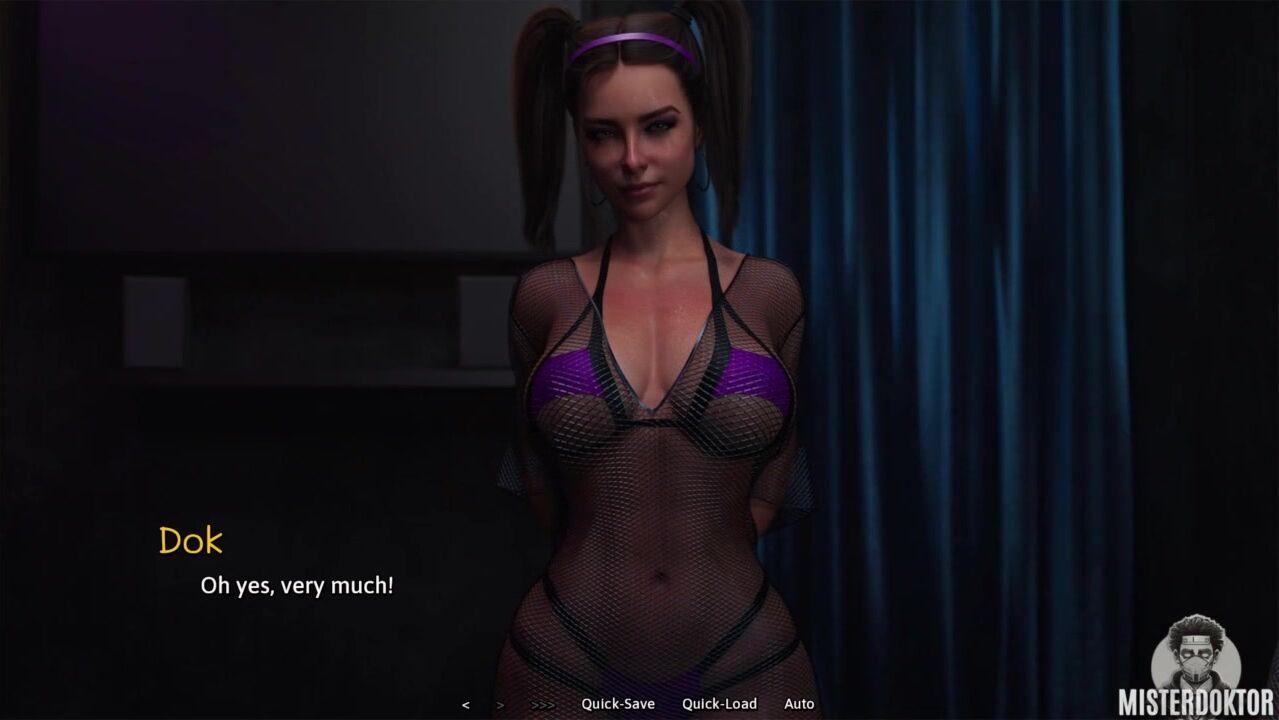Click the Quick-Save button
The image size is (1279, 720).
click(x=618, y=704)
